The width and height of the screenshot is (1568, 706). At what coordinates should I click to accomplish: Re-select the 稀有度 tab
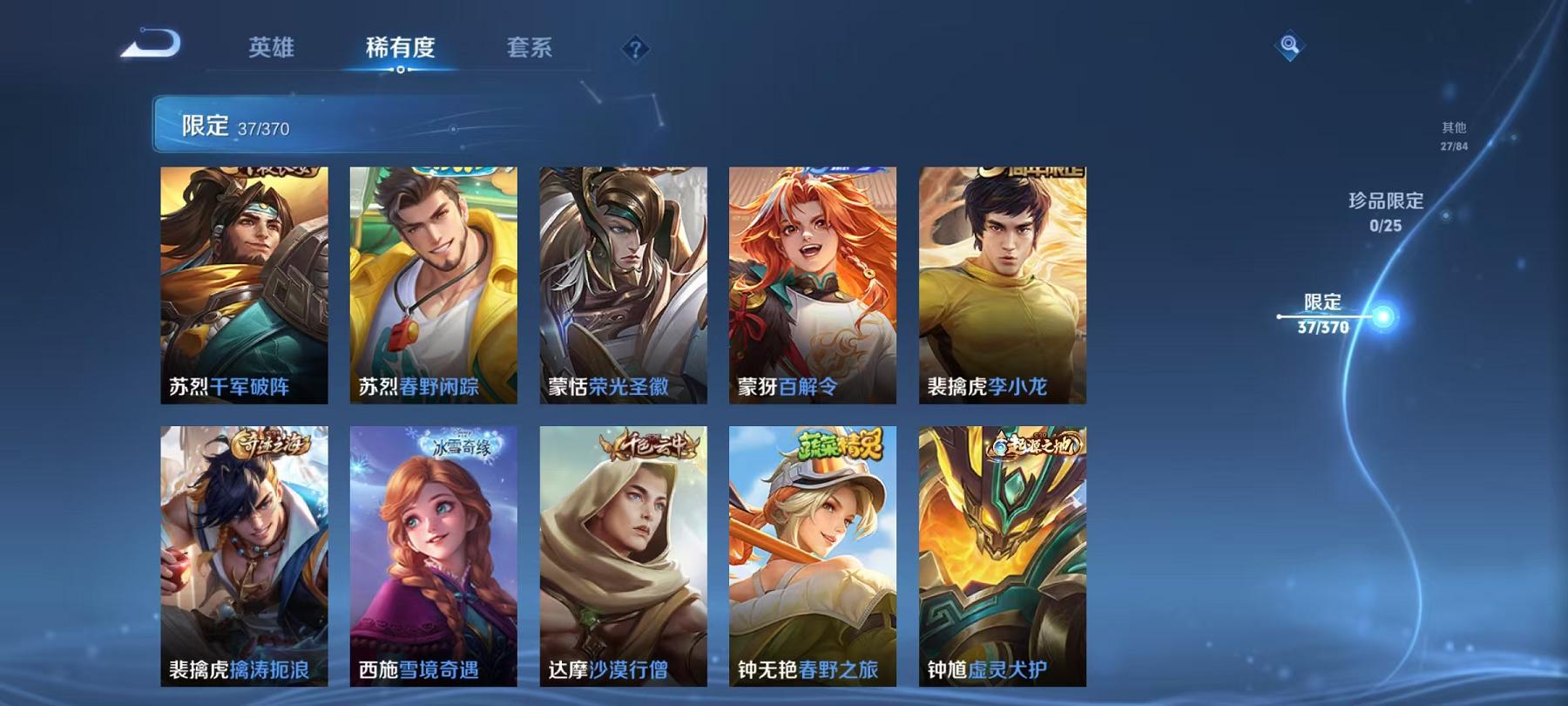click(x=402, y=50)
